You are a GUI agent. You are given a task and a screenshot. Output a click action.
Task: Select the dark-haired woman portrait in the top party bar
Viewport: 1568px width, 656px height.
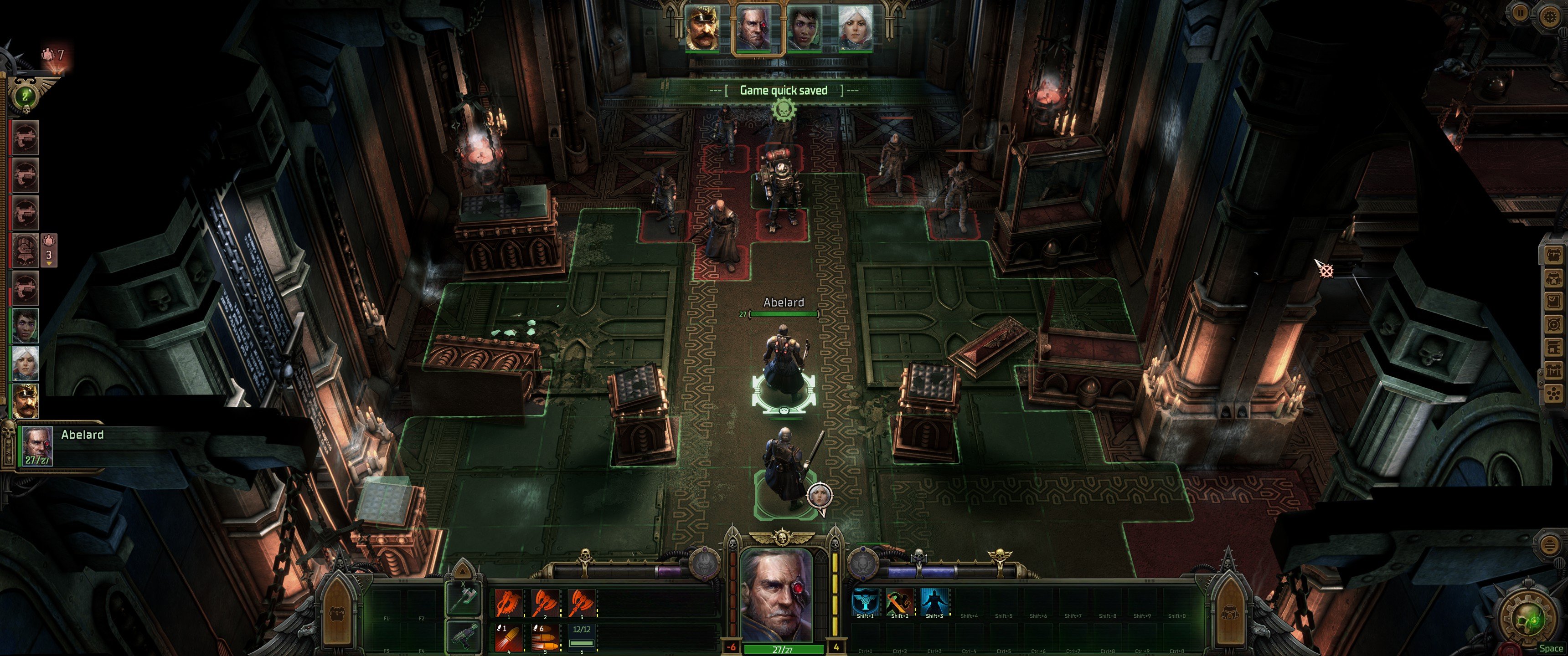804,28
